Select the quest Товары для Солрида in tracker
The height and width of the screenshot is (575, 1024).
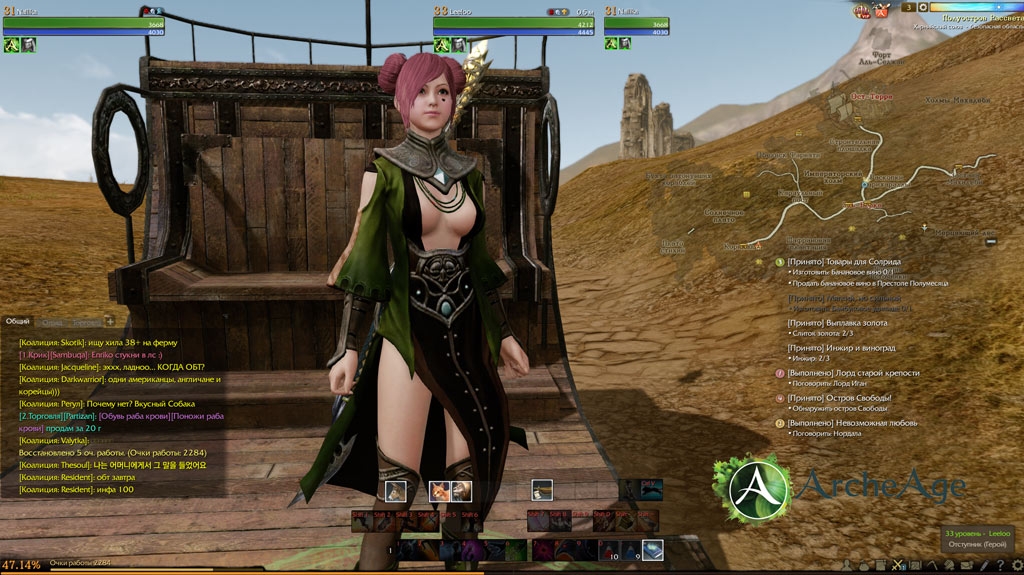[843, 262]
